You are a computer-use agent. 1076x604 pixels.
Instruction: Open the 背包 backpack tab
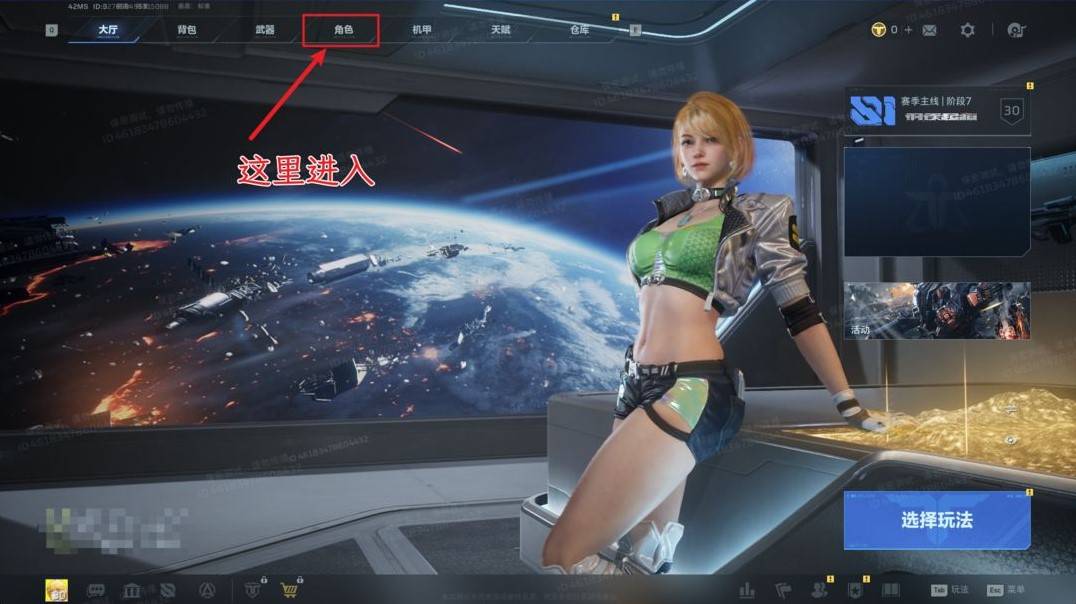pyautogui.click(x=187, y=30)
